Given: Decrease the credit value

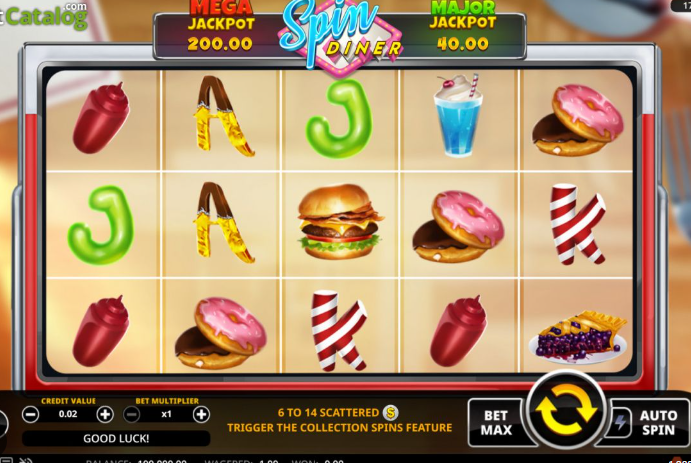Looking at the screenshot, I should click(x=31, y=414).
